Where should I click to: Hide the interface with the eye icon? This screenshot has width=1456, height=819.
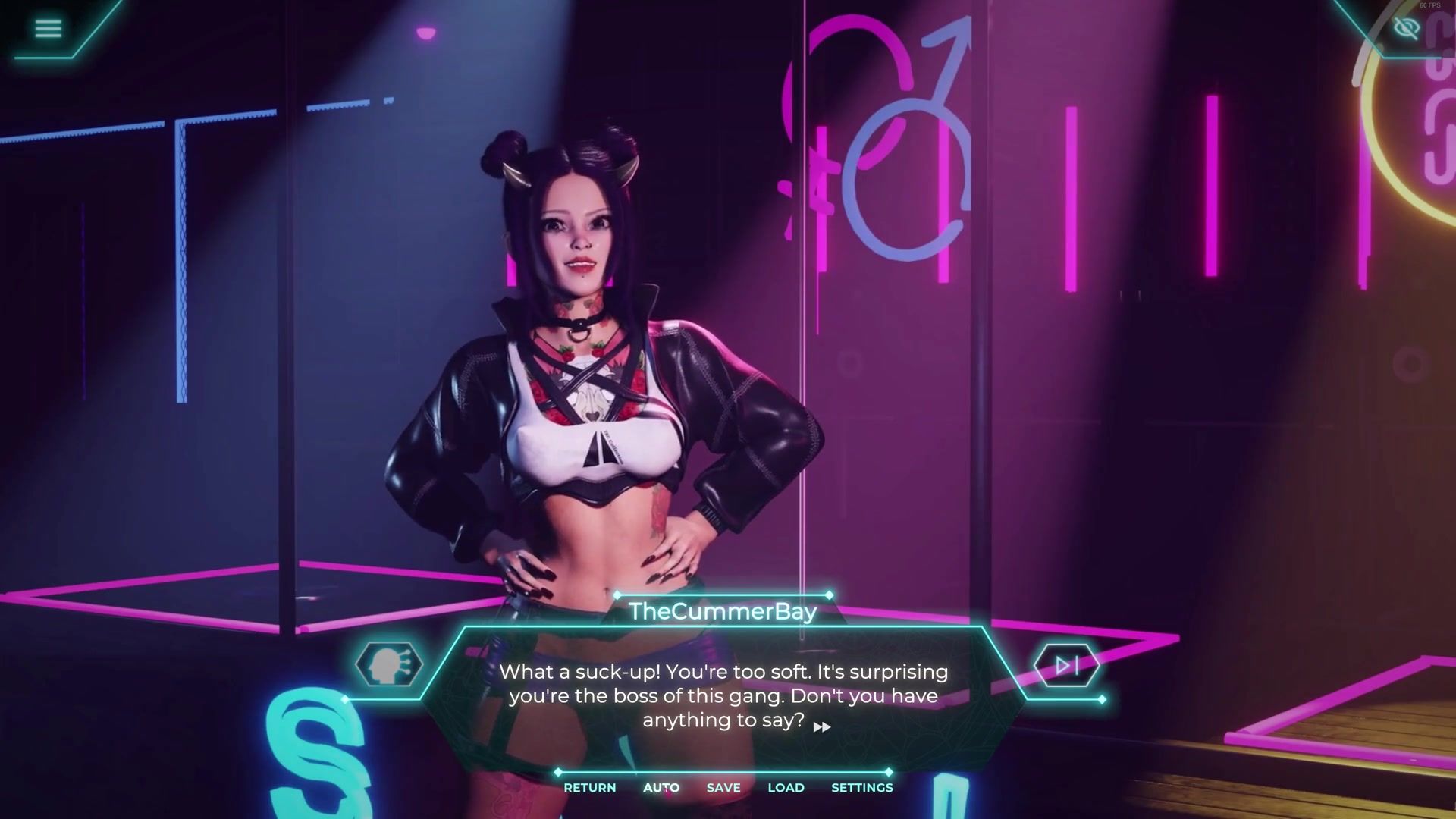tap(1406, 29)
